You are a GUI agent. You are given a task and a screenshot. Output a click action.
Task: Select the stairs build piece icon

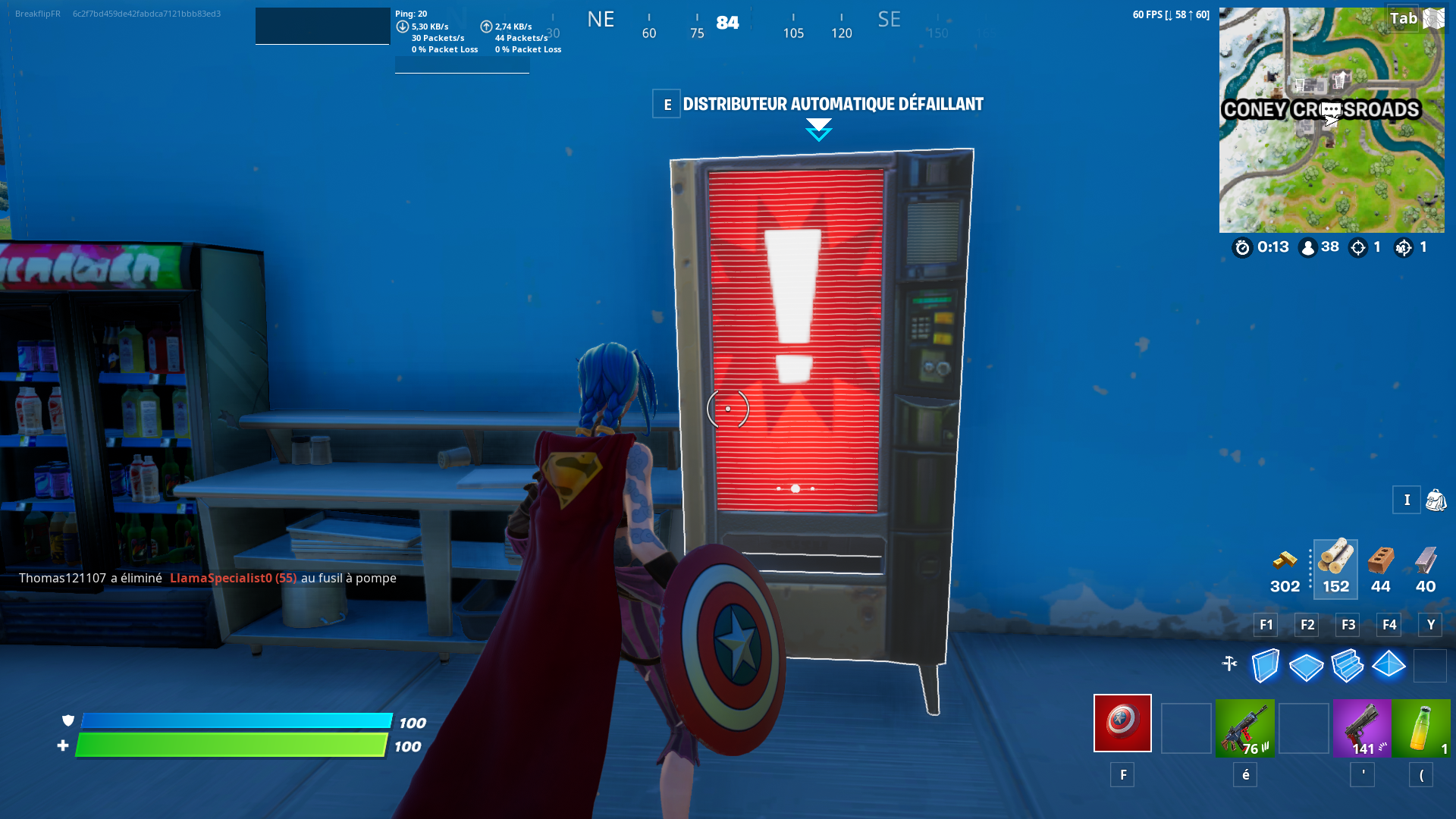1348,666
